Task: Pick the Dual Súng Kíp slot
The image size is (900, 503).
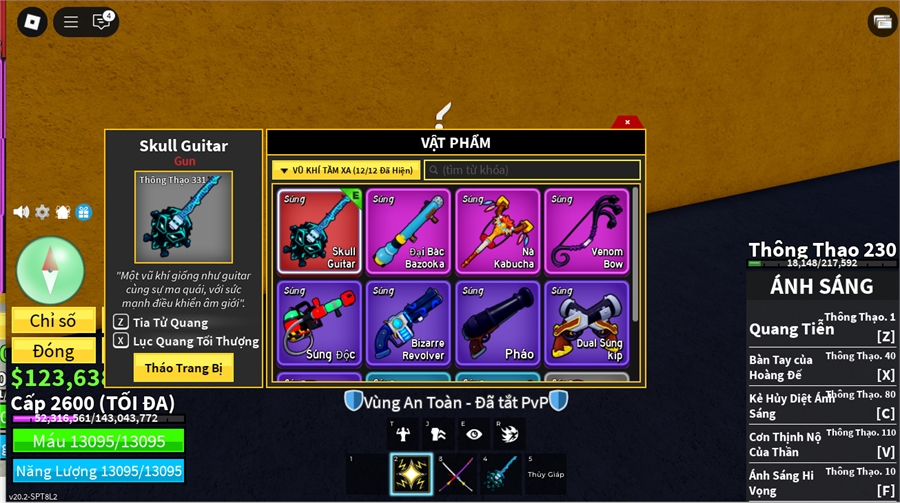Action: pos(587,323)
